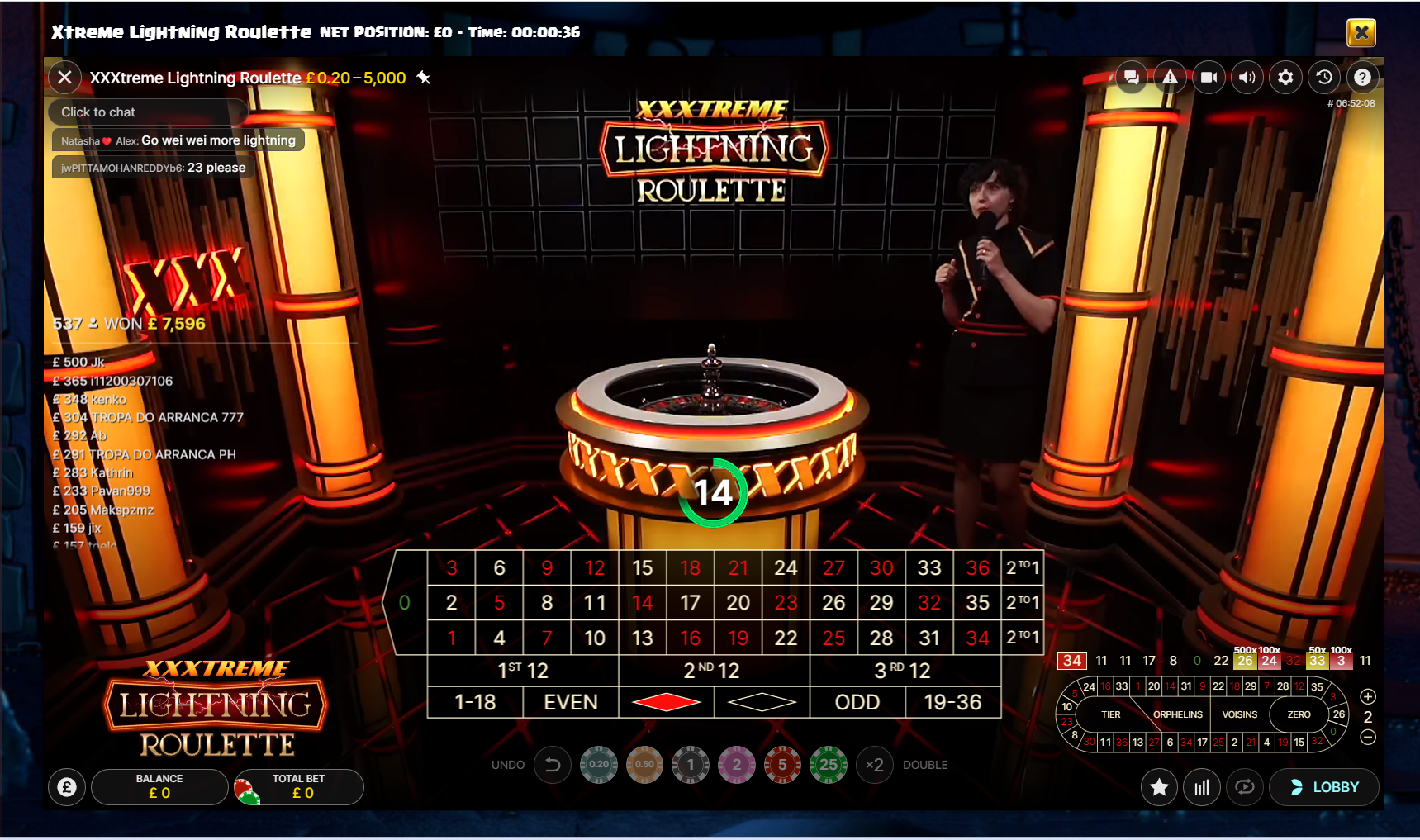View the game history
Image resolution: width=1420 pixels, height=840 pixels.
point(1323,77)
